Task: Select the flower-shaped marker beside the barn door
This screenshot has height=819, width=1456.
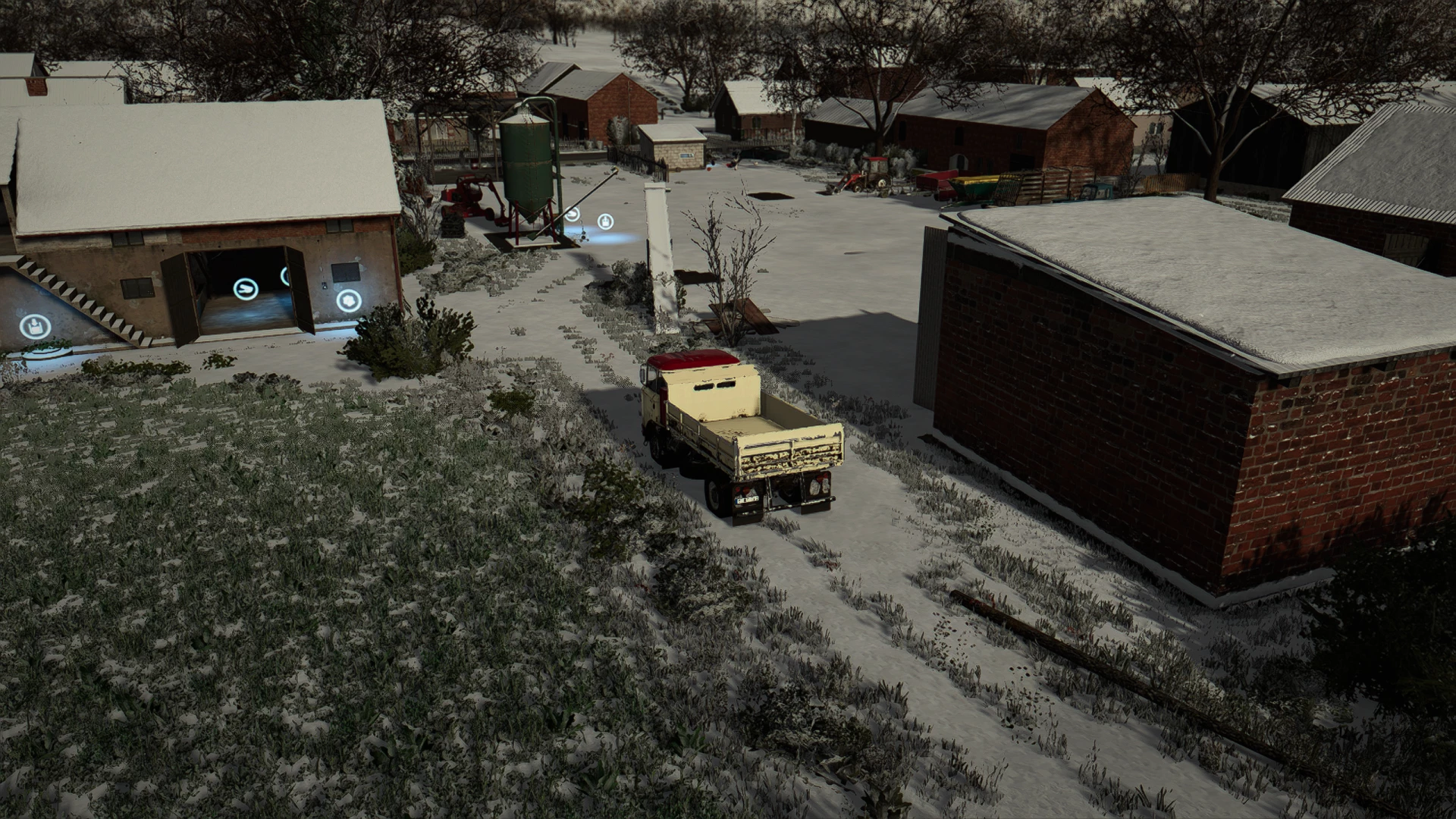Action: [349, 301]
